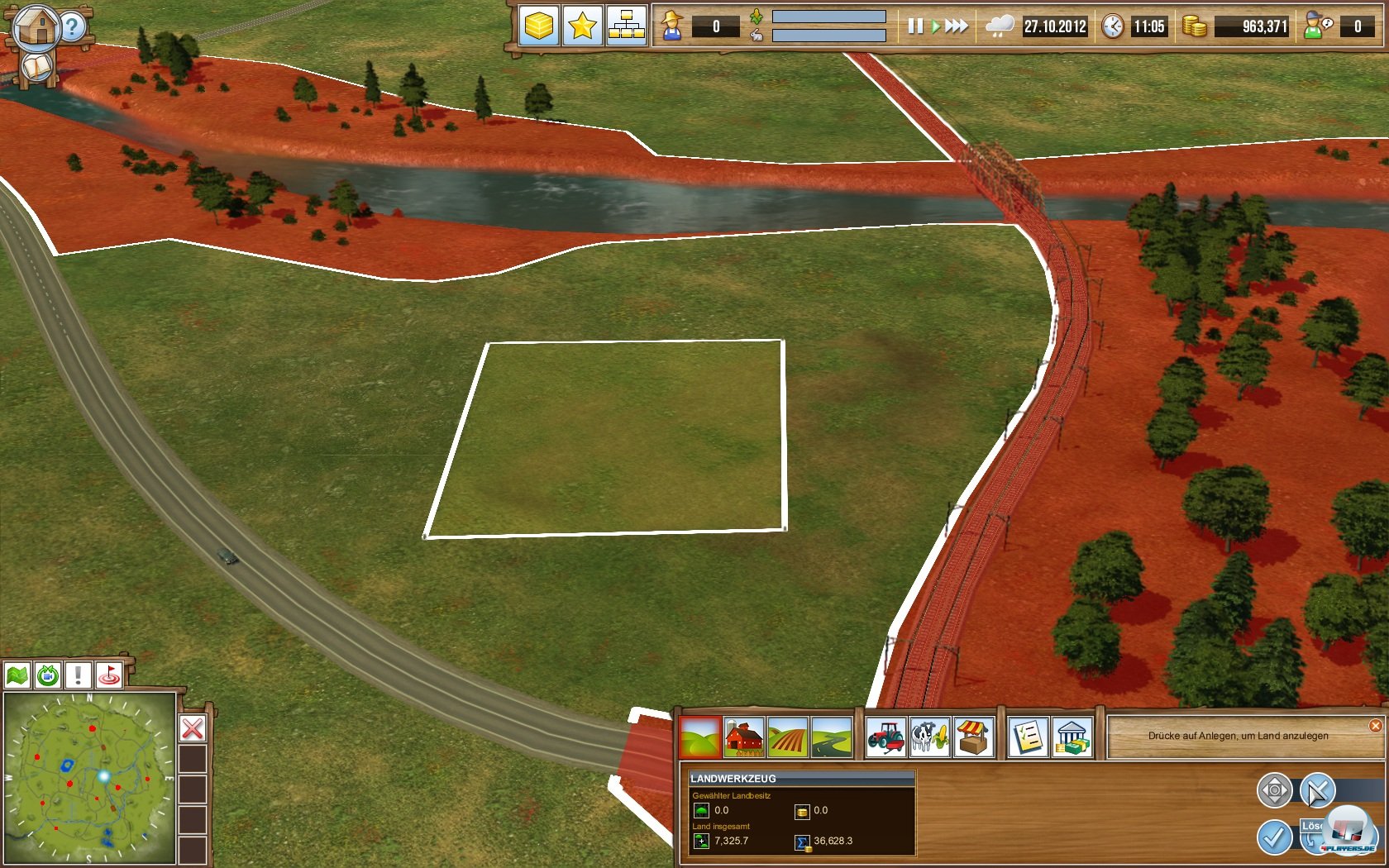Set game speed to fast forward

[x=957, y=26]
